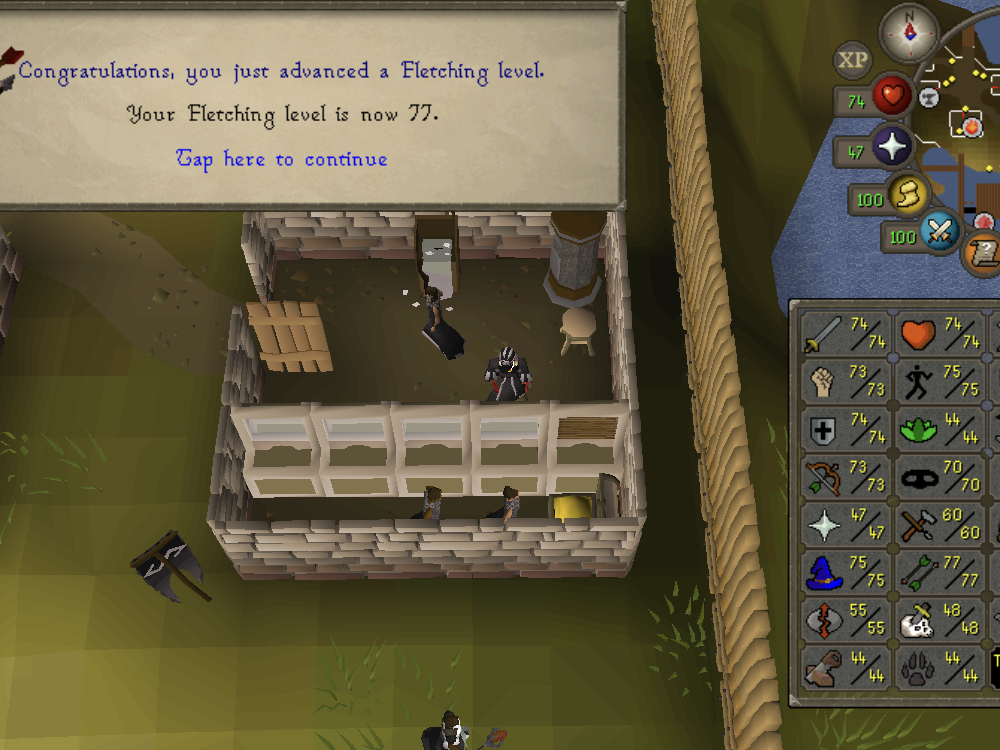The height and width of the screenshot is (750, 1000).
Task: Activate the special attack crossed-swords orb
Action: pyautogui.click(x=941, y=233)
